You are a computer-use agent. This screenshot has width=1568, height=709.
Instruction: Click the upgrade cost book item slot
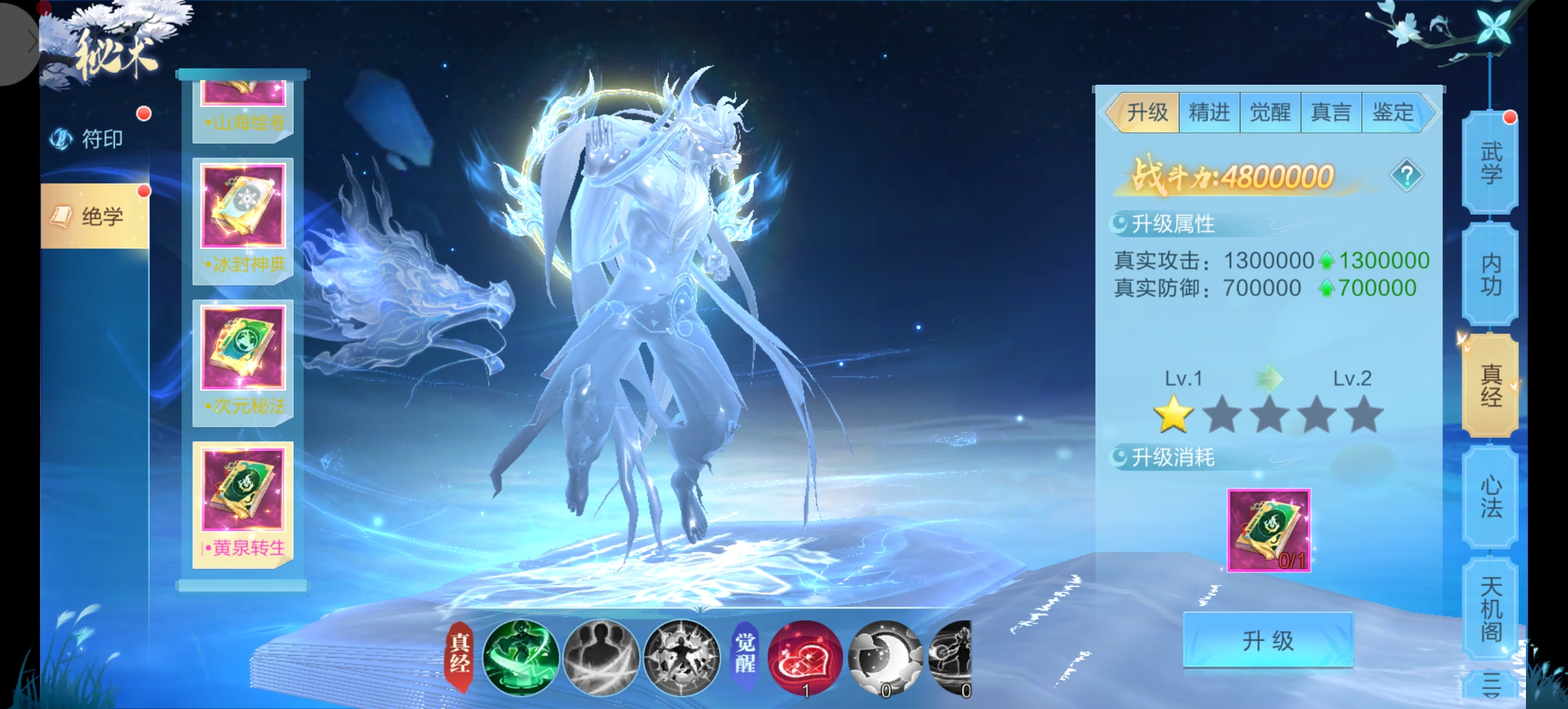pos(1269,530)
